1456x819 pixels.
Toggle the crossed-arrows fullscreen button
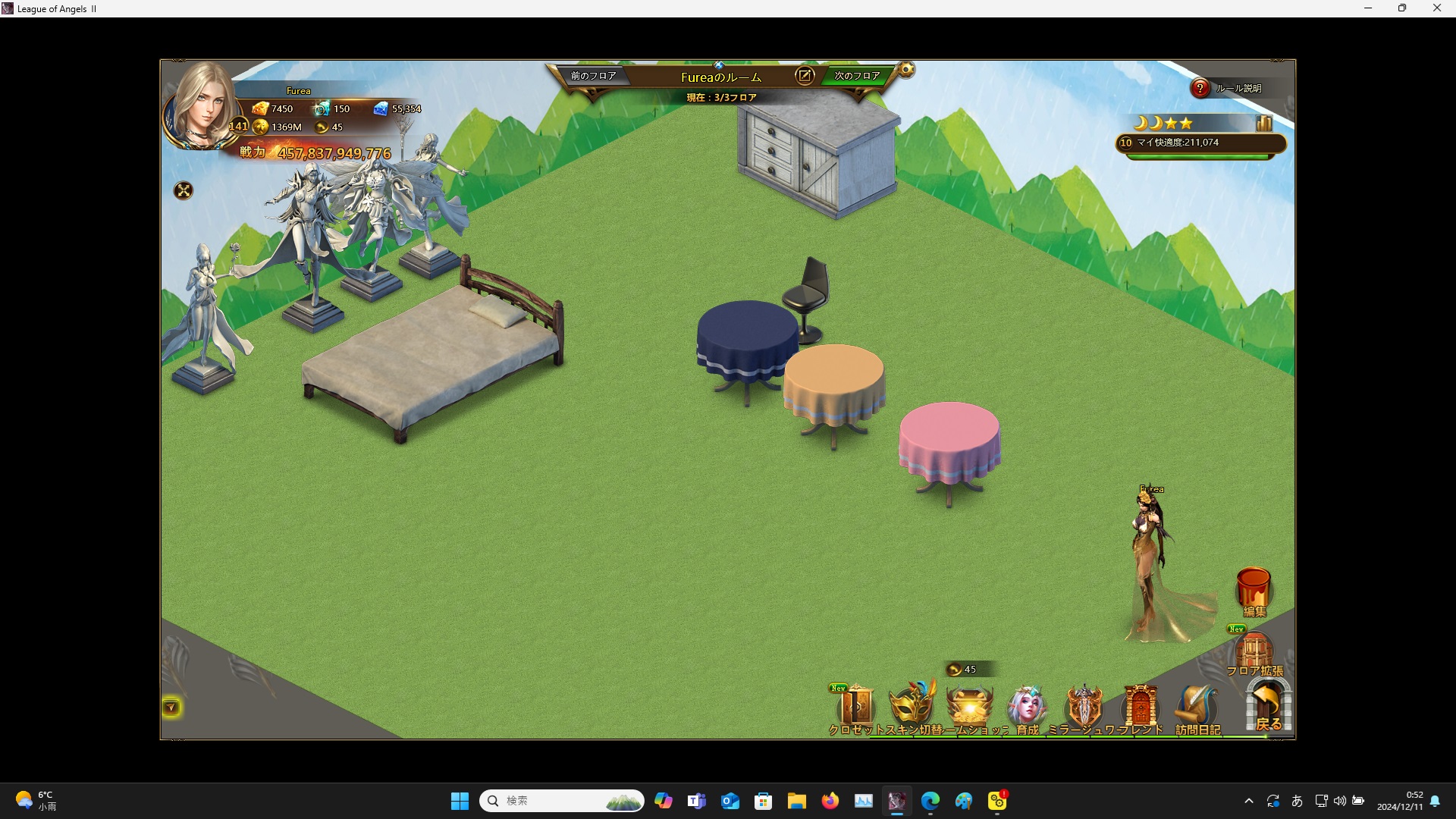click(184, 190)
